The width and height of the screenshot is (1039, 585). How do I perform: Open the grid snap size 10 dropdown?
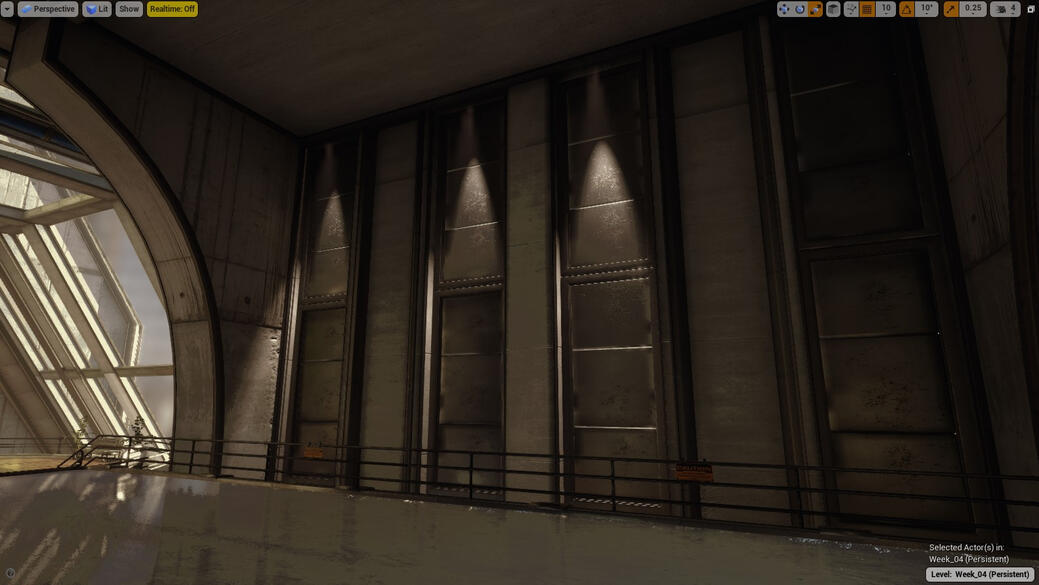(x=886, y=9)
